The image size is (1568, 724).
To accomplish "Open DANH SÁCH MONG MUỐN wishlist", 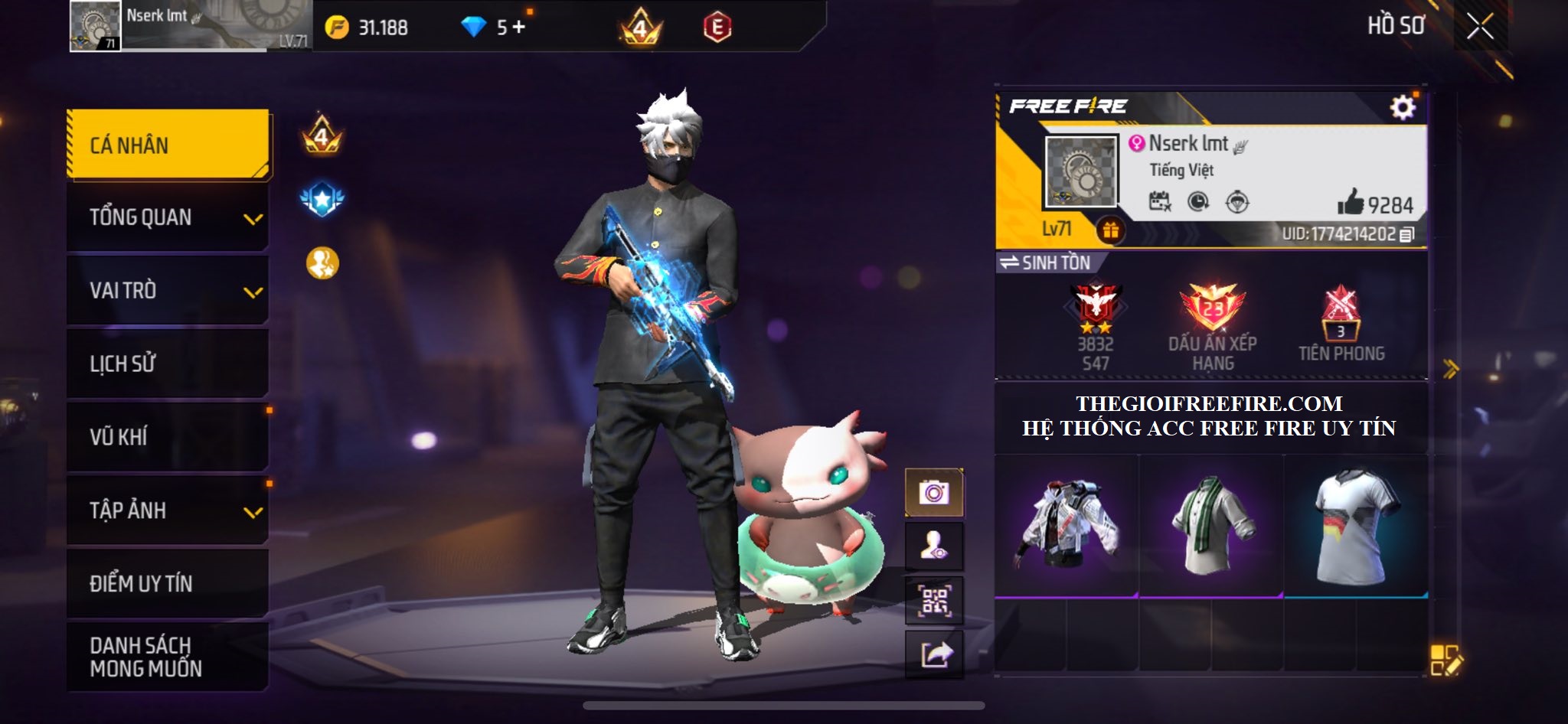I will pyautogui.click(x=168, y=657).
